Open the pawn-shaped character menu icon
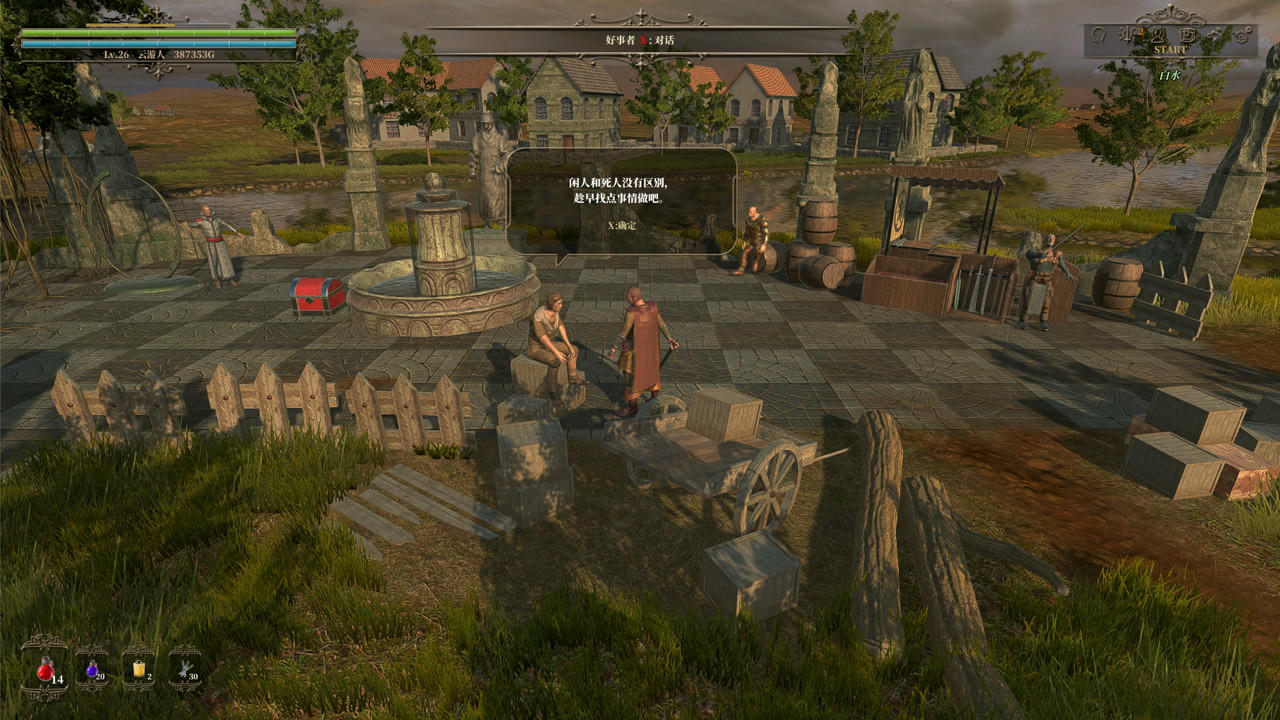The height and width of the screenshot is (720, 1280). coord(1160,35)
